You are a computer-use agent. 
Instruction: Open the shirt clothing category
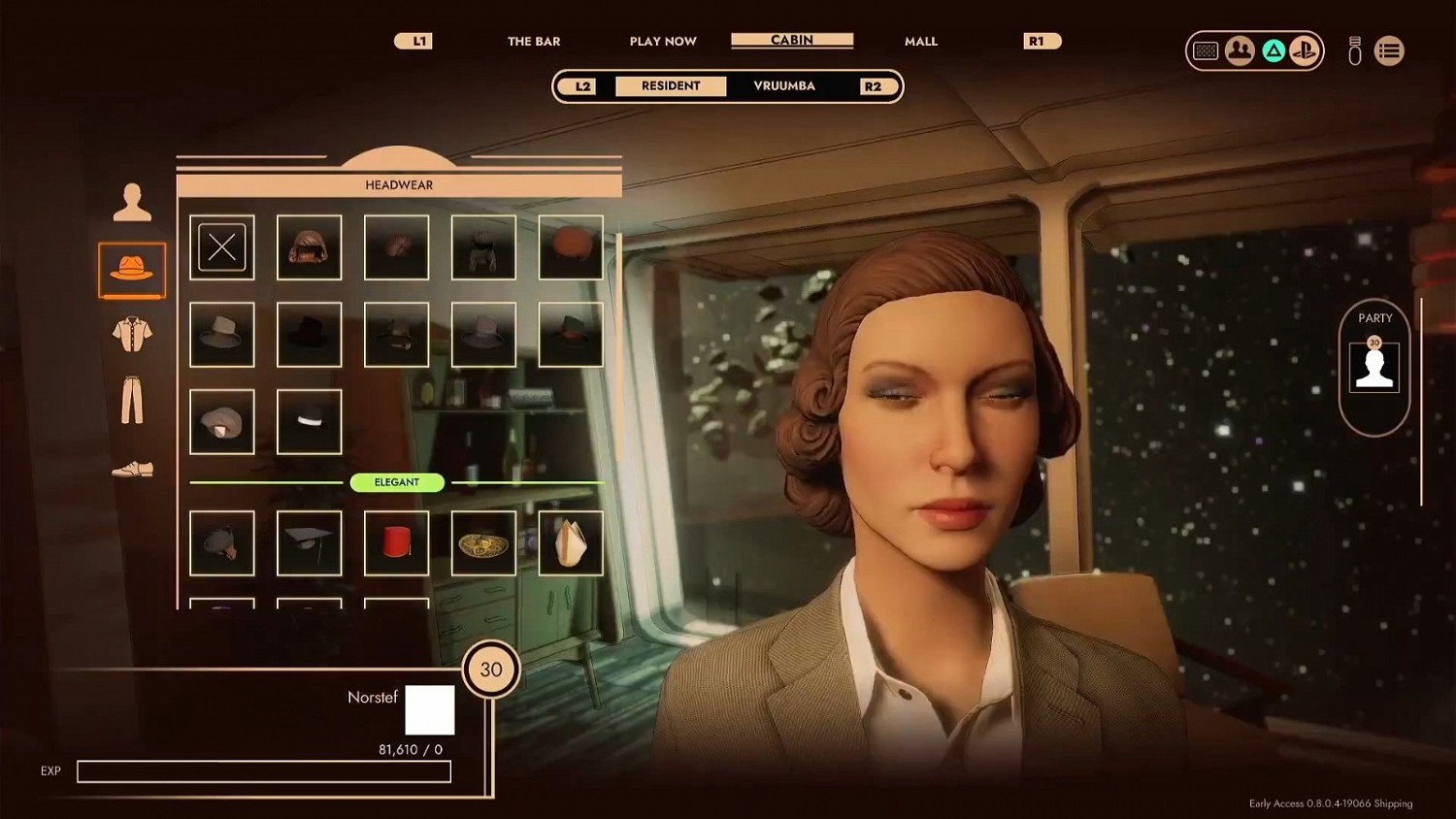pos(132,334)
